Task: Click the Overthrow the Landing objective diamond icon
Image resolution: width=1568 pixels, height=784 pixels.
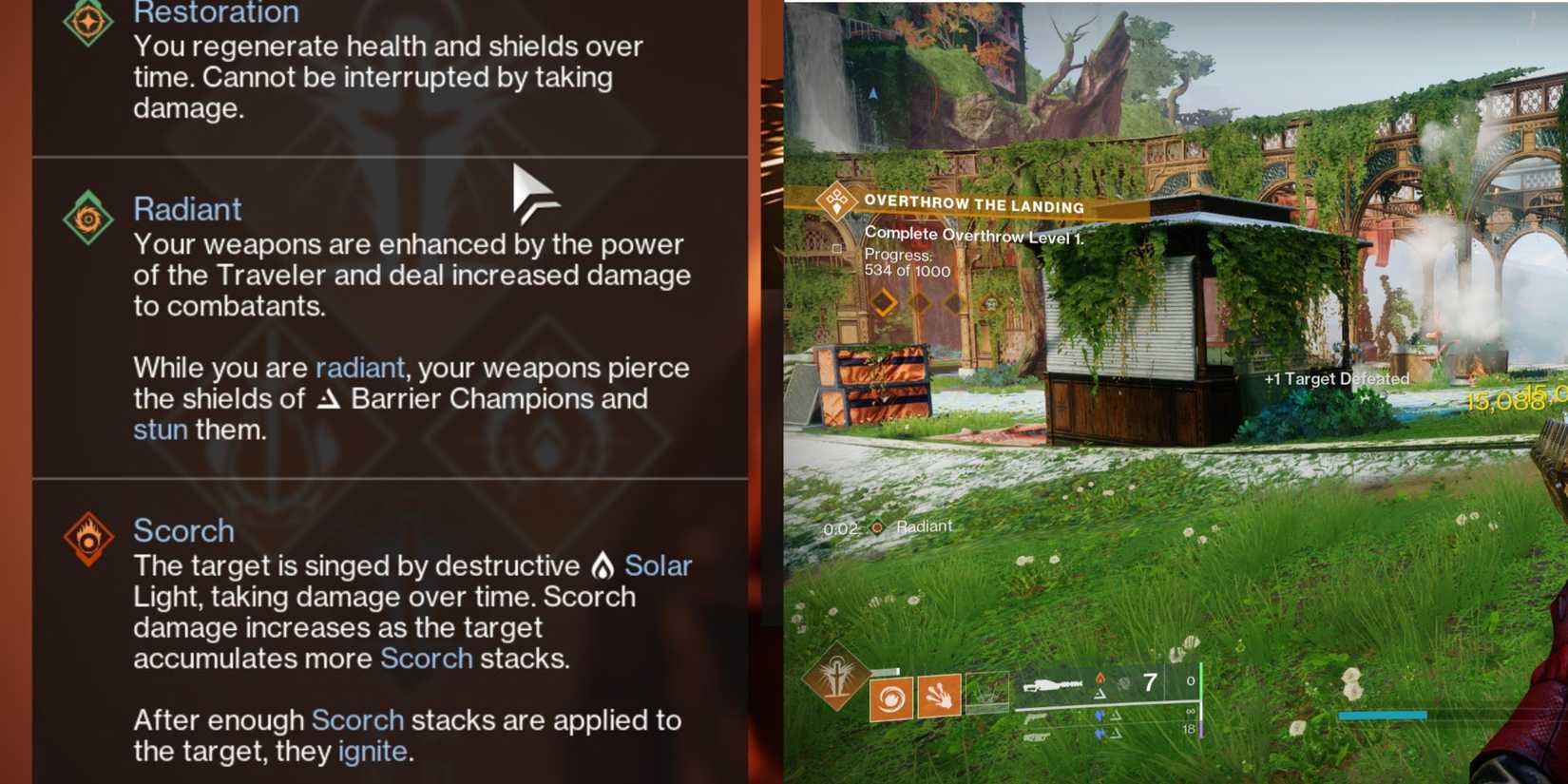Action: tap(834, 203)
